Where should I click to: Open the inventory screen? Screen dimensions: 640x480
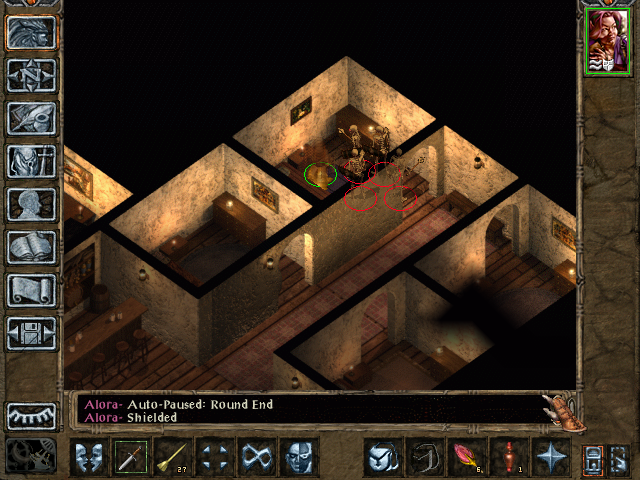click(31, 161)
